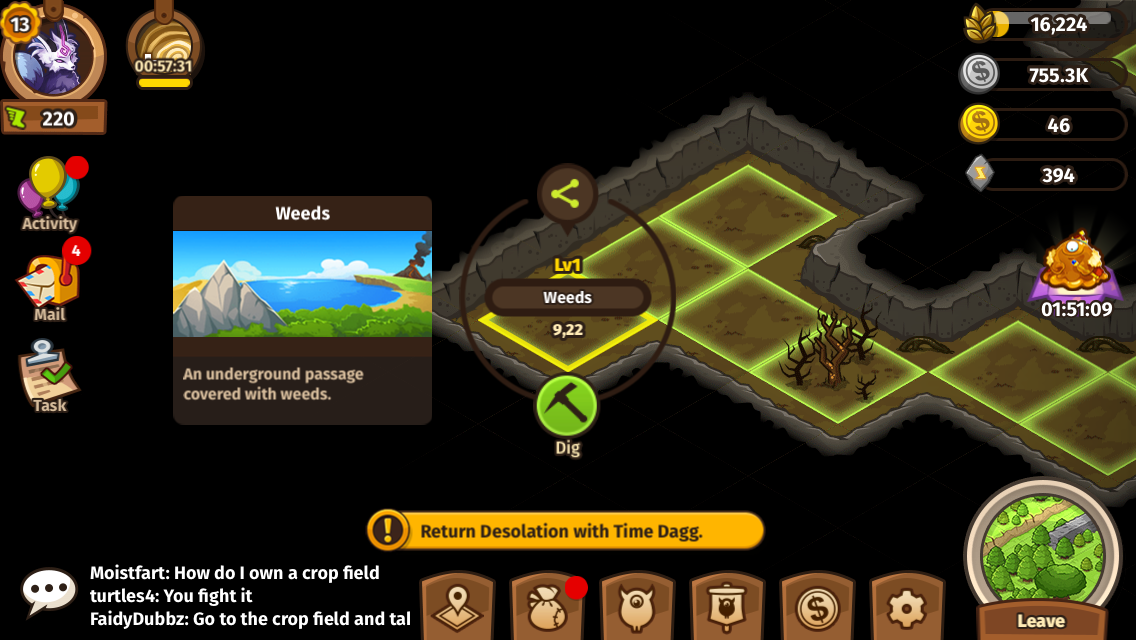Open the dollar coin shop button

[817, 607]
